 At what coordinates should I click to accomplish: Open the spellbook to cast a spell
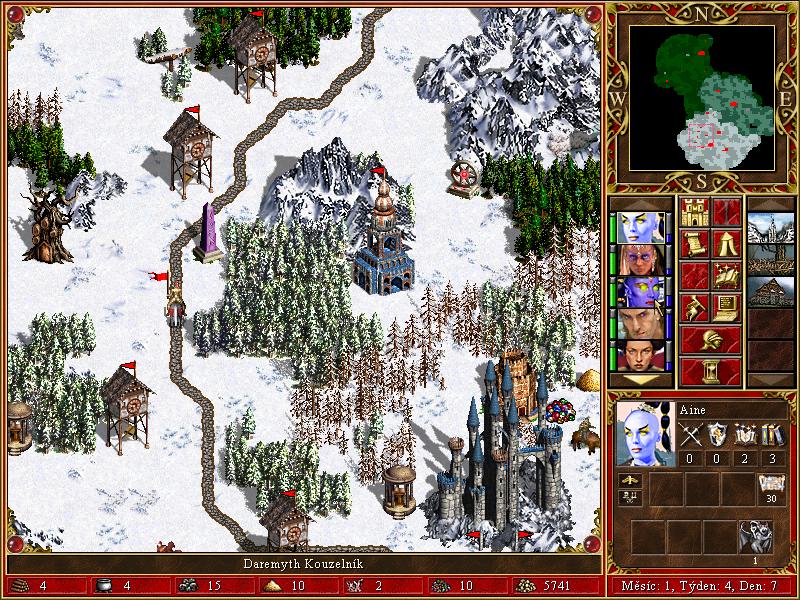727,276
